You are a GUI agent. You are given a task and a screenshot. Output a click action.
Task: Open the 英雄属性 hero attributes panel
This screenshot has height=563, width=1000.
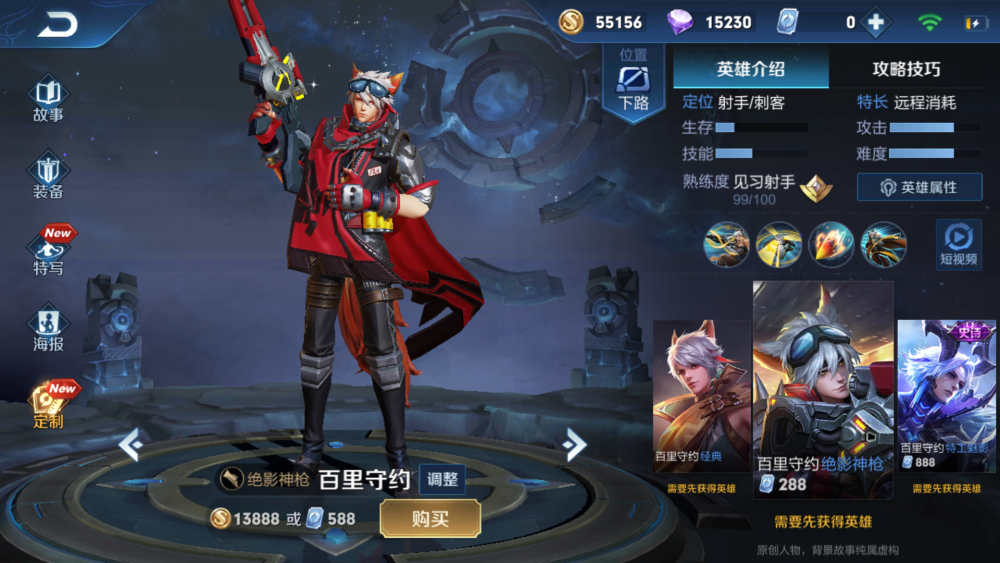[919, 187]
